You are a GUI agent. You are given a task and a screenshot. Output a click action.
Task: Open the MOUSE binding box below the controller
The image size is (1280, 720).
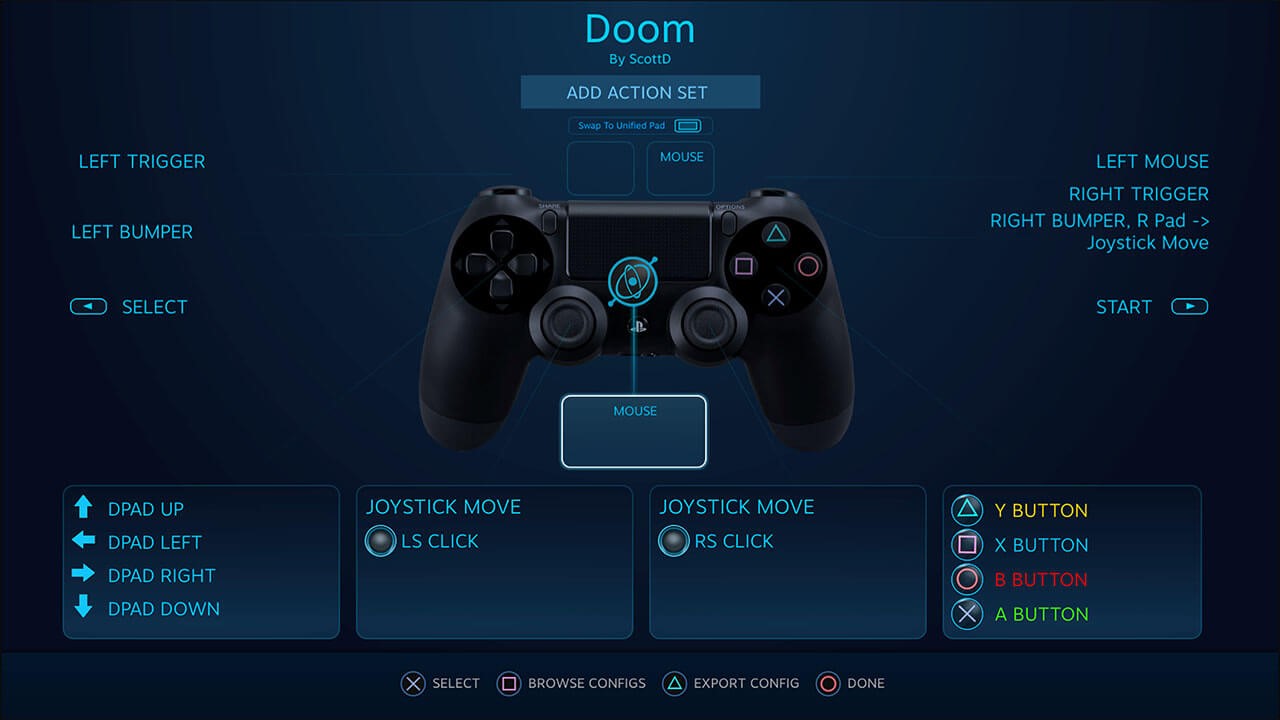pyautogui.click(x=634, y=431)
